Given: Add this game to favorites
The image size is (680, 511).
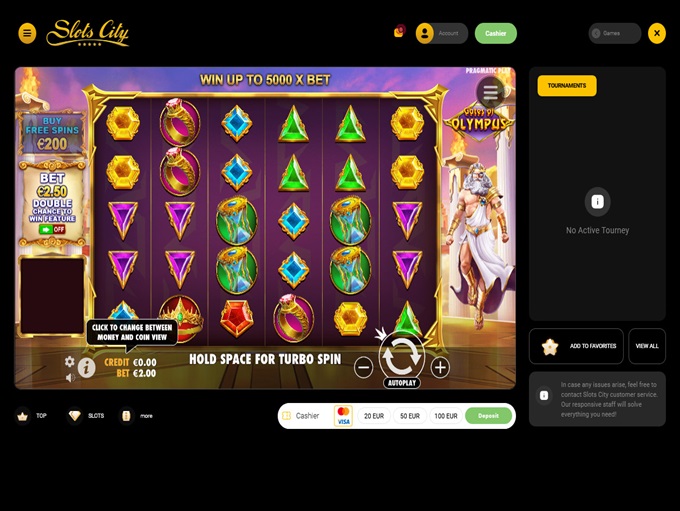Looking at the screenshot, I should tap(576, 346).
